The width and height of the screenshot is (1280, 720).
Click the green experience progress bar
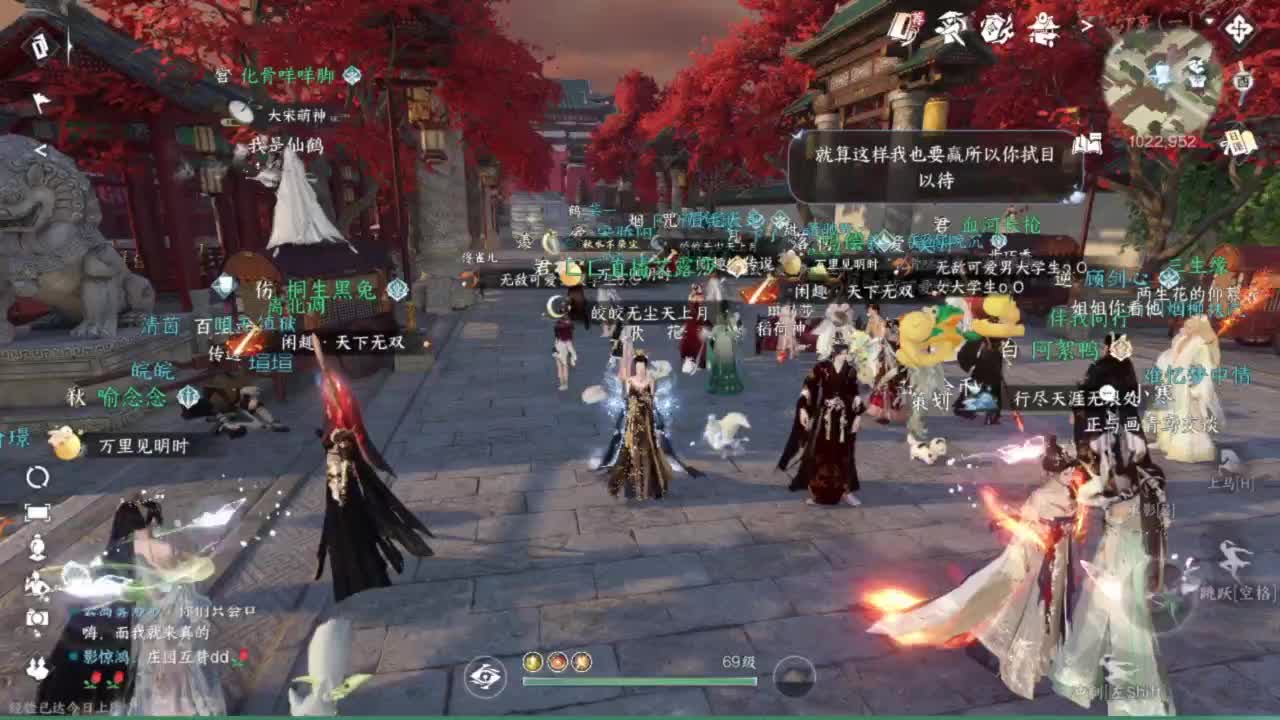click(x=640, y=682)
